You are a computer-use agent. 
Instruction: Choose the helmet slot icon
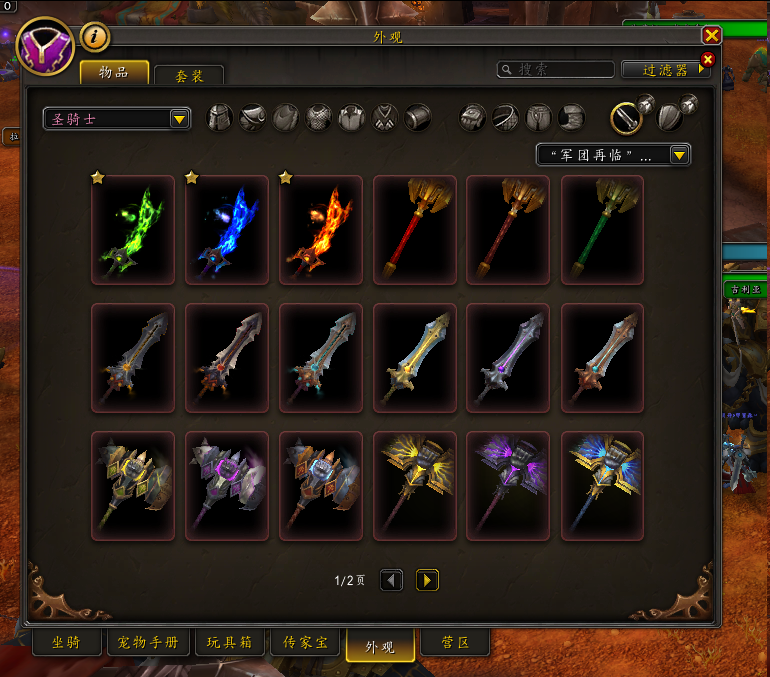(x=220, y=118)
